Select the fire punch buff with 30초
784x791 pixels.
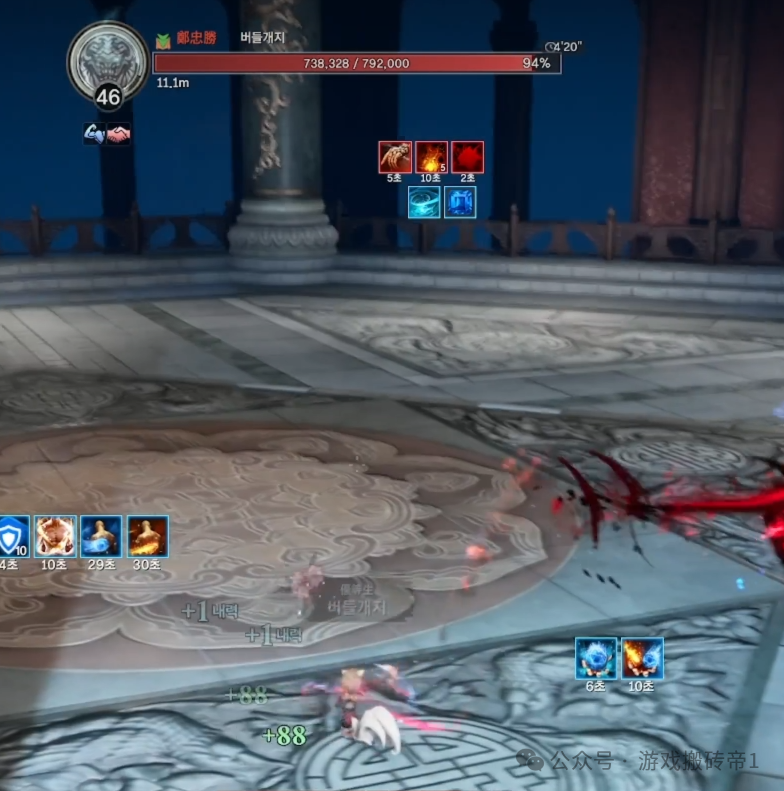click(147, 536)
